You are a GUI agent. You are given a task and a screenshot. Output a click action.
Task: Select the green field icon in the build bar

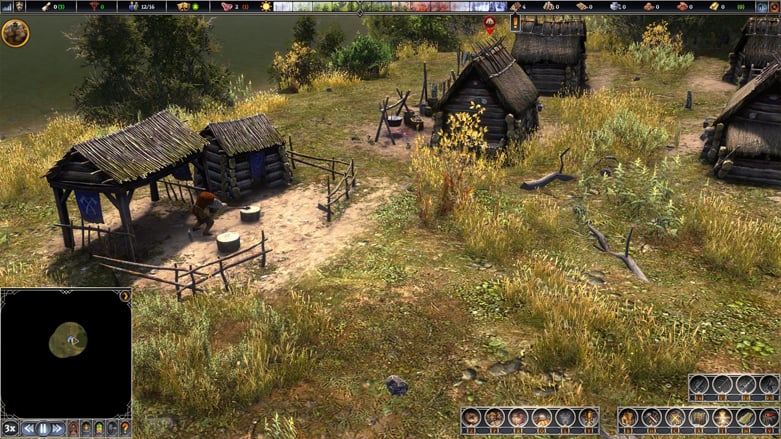point(746,417)
